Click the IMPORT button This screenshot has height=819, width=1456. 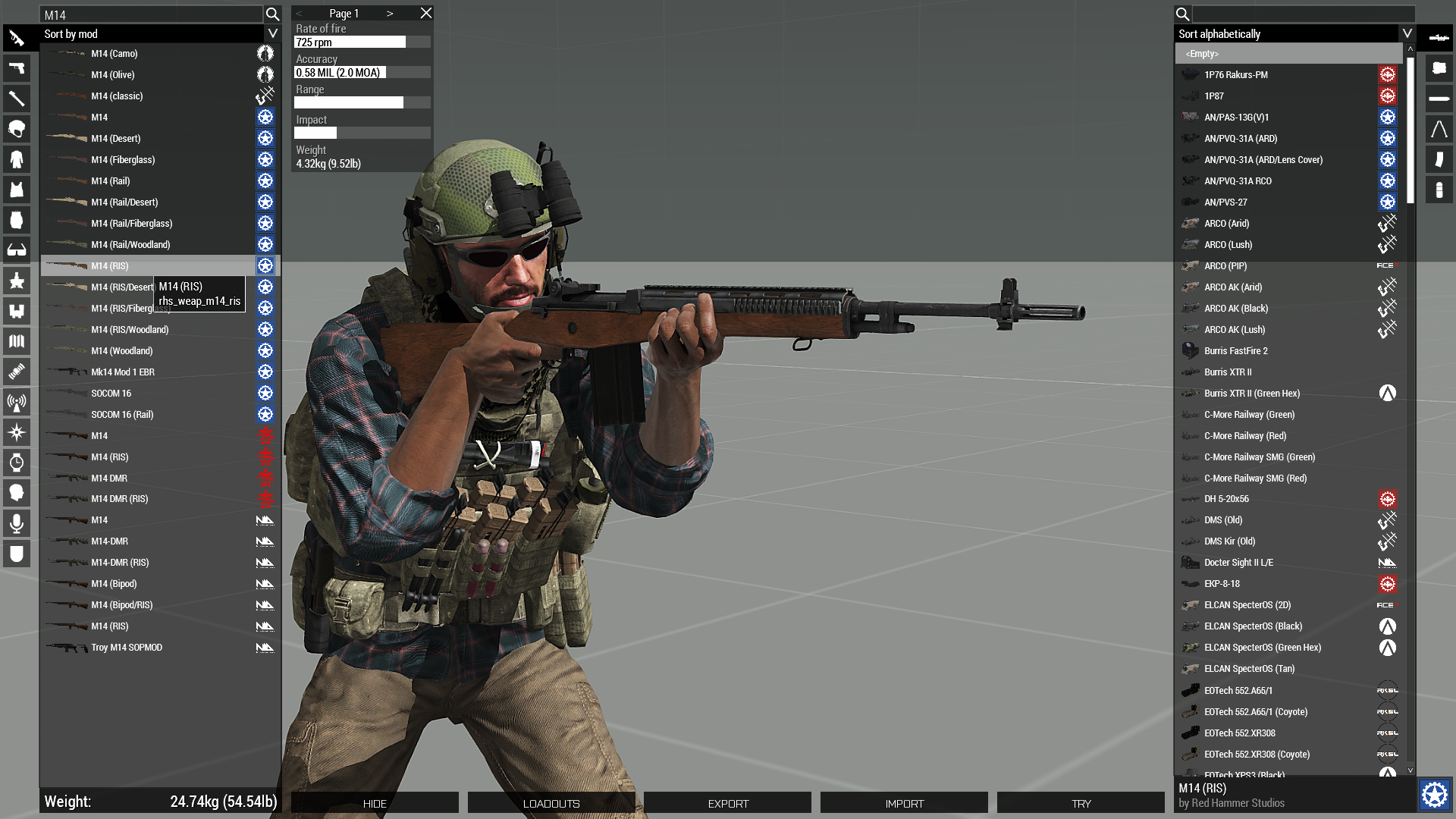[904, 803]
